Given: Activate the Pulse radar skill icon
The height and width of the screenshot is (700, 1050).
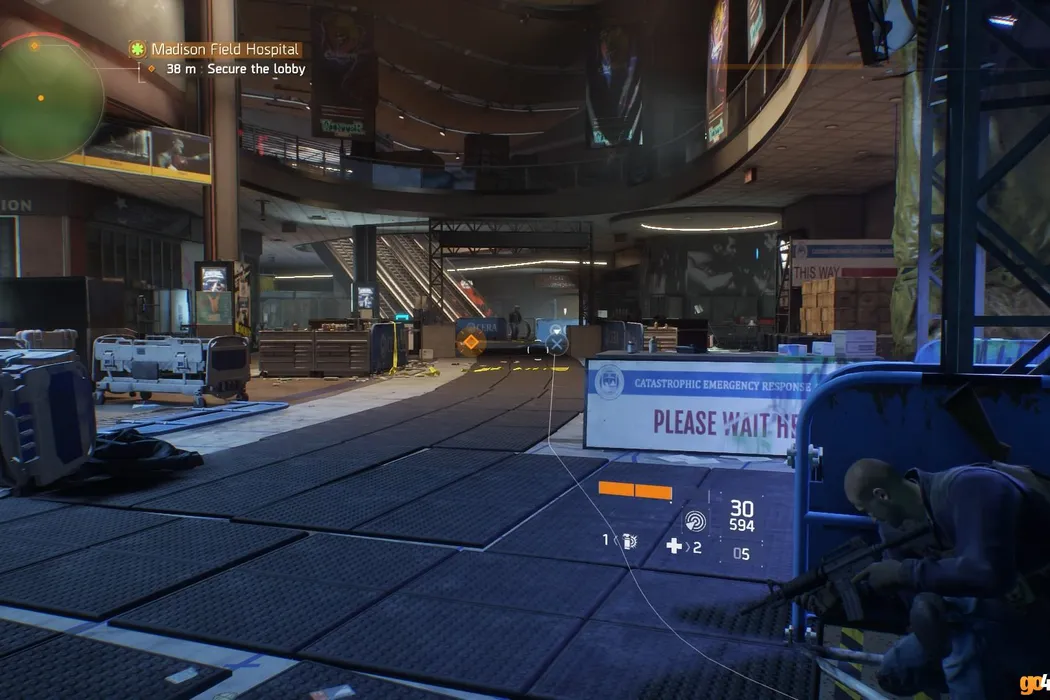Looking at the screenshot, I should click(694, 520).
